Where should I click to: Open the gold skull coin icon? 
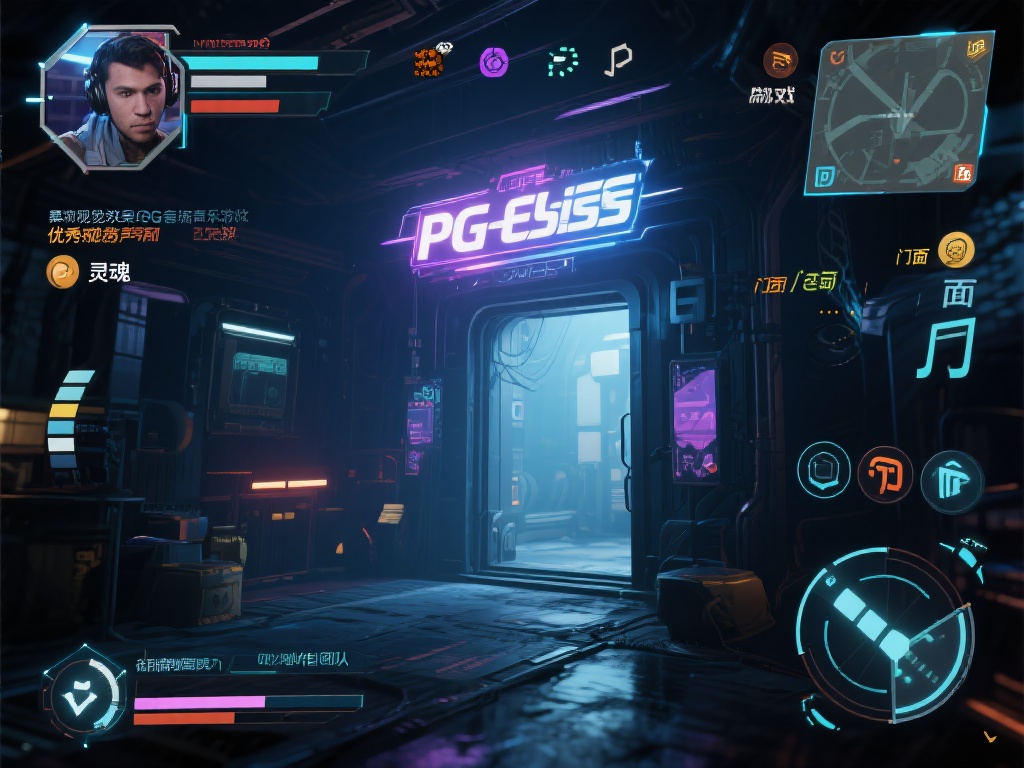(957, 250)
